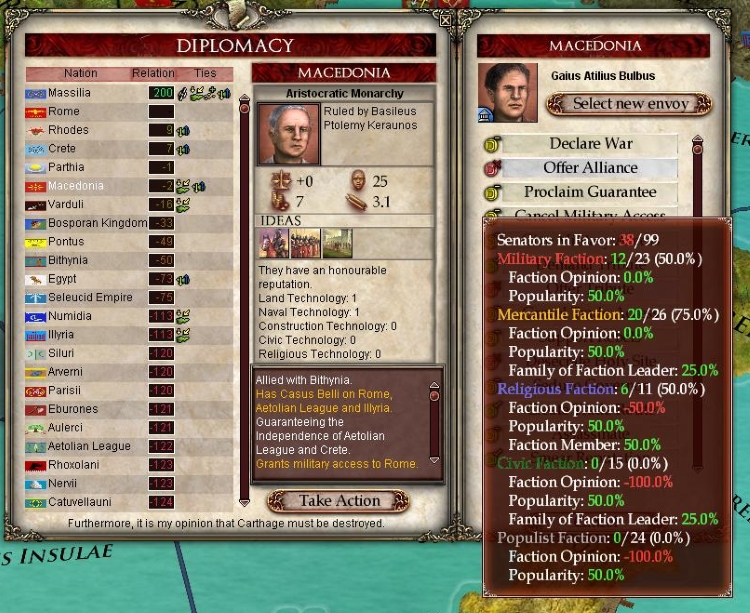Select Seleucid Empire row

click(91, 298)
